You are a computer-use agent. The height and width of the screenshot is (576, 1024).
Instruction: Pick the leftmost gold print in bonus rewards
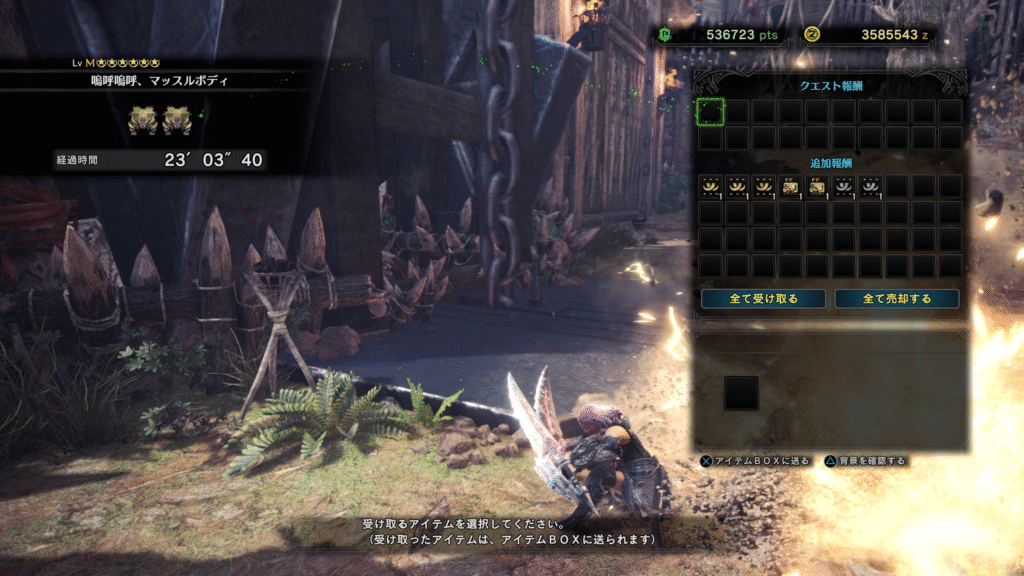pyautogui.click(x=710, y=186)
